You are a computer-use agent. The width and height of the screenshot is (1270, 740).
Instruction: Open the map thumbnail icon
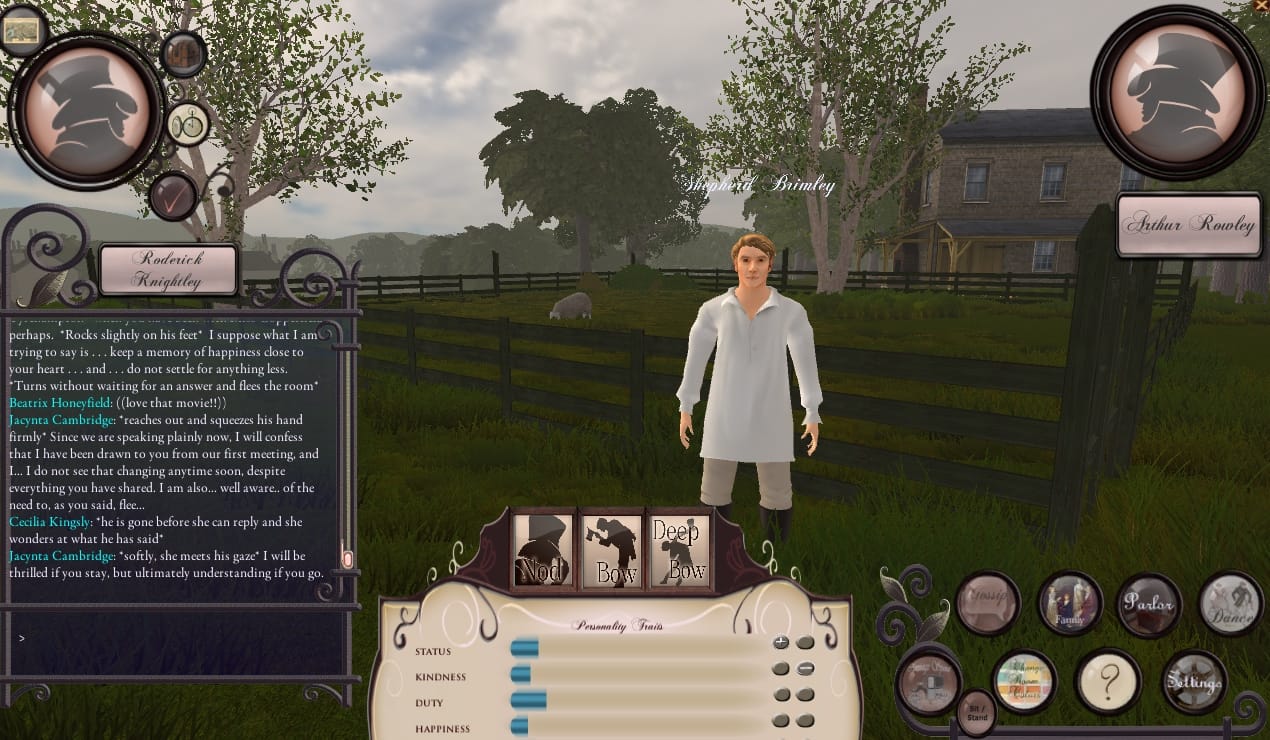tap(21, 31)
